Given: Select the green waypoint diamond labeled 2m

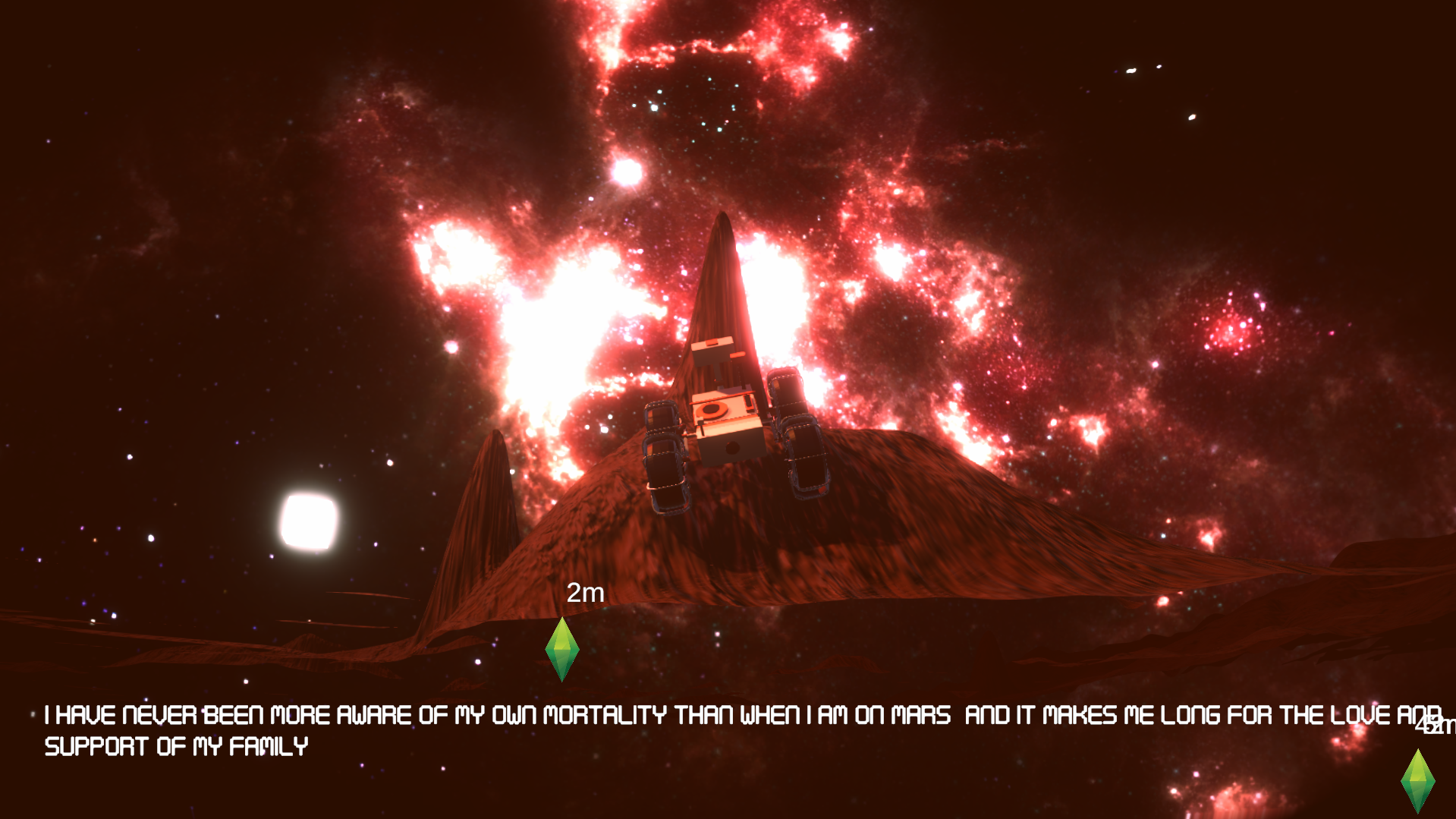Looking at the screenshot, I should click(562, 649).
